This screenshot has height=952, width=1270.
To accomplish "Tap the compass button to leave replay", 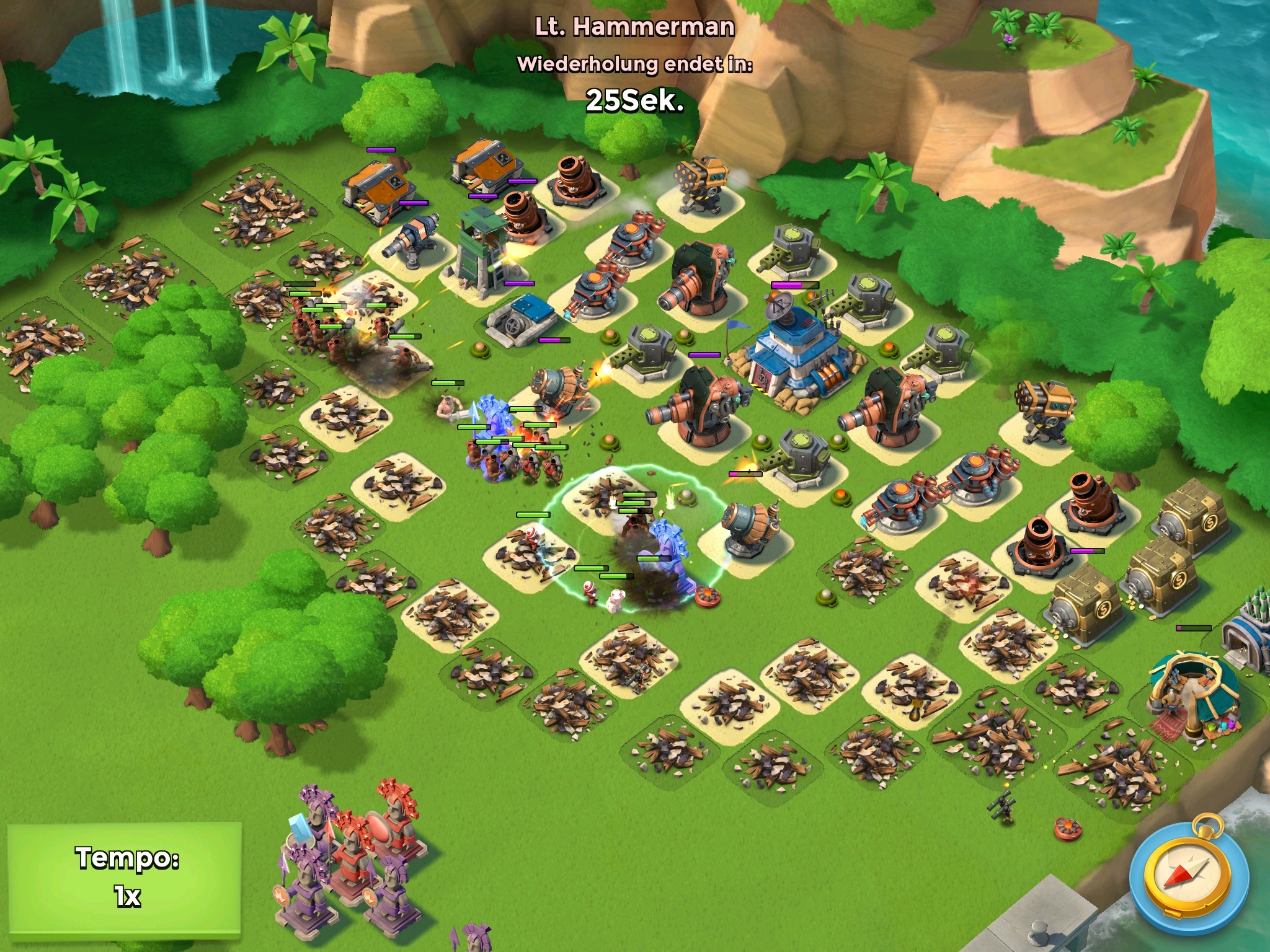I will click(1188, 878).
